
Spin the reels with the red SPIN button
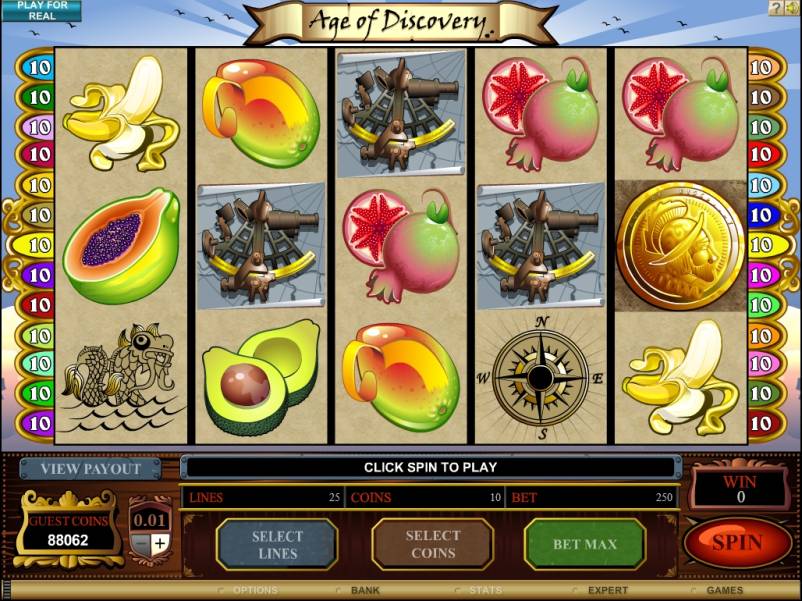[x=737, y=544]
